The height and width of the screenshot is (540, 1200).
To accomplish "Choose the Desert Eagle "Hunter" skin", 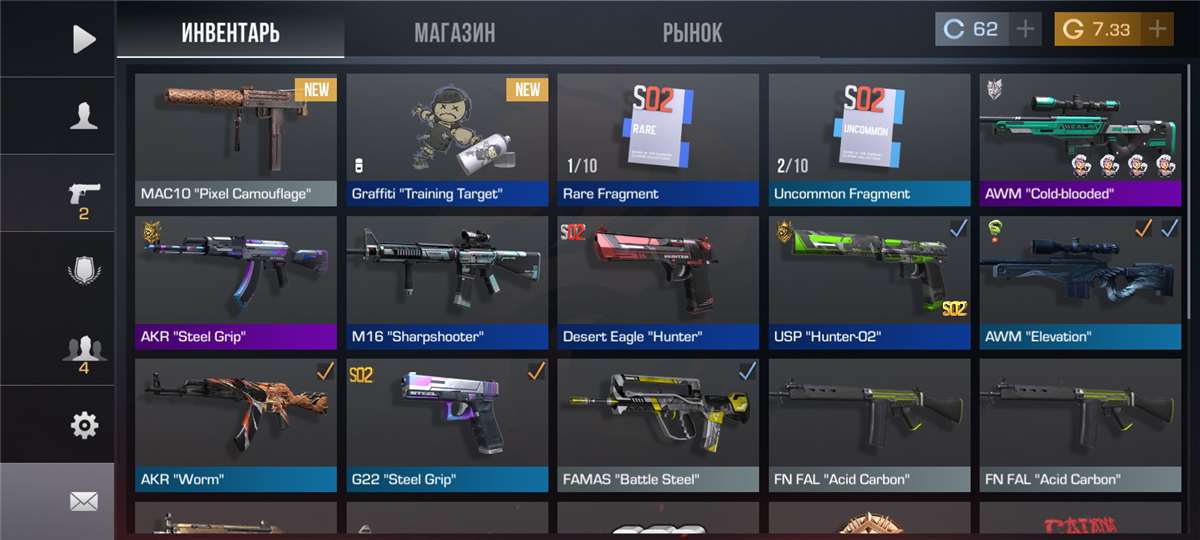I will click(x=658, y=282).
